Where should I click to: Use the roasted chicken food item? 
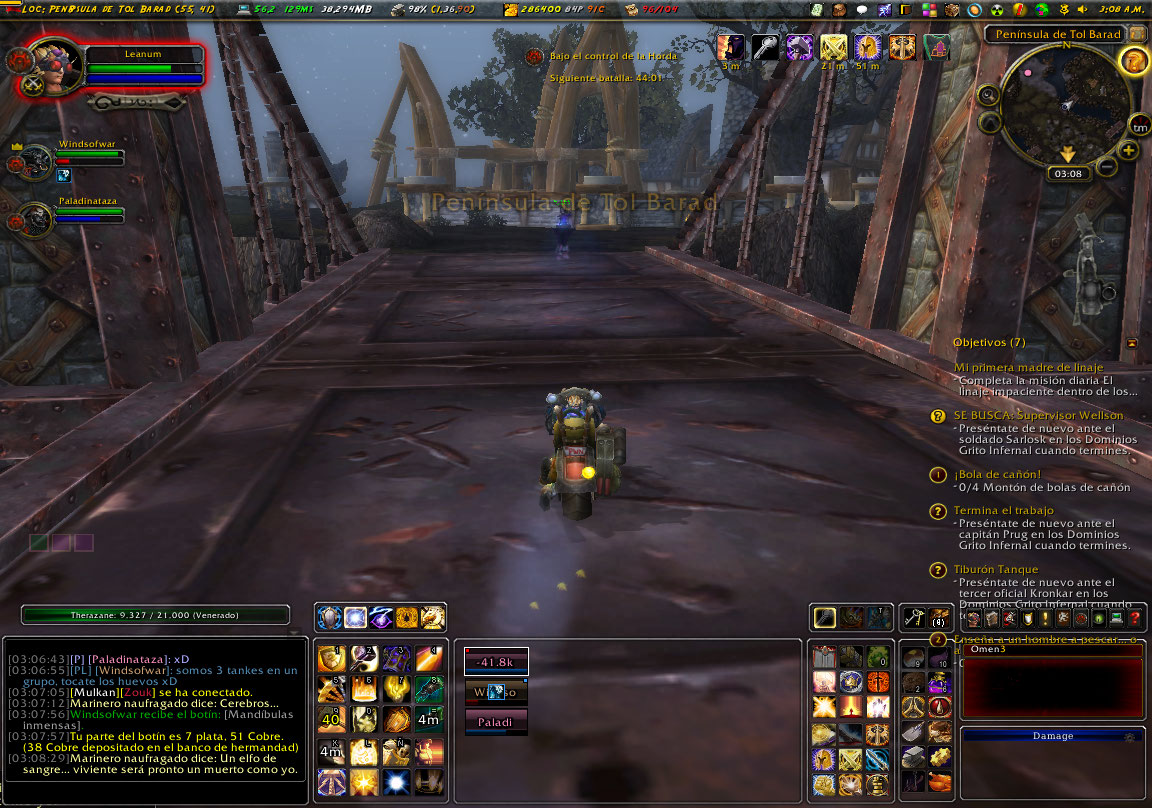coord(939,782)
